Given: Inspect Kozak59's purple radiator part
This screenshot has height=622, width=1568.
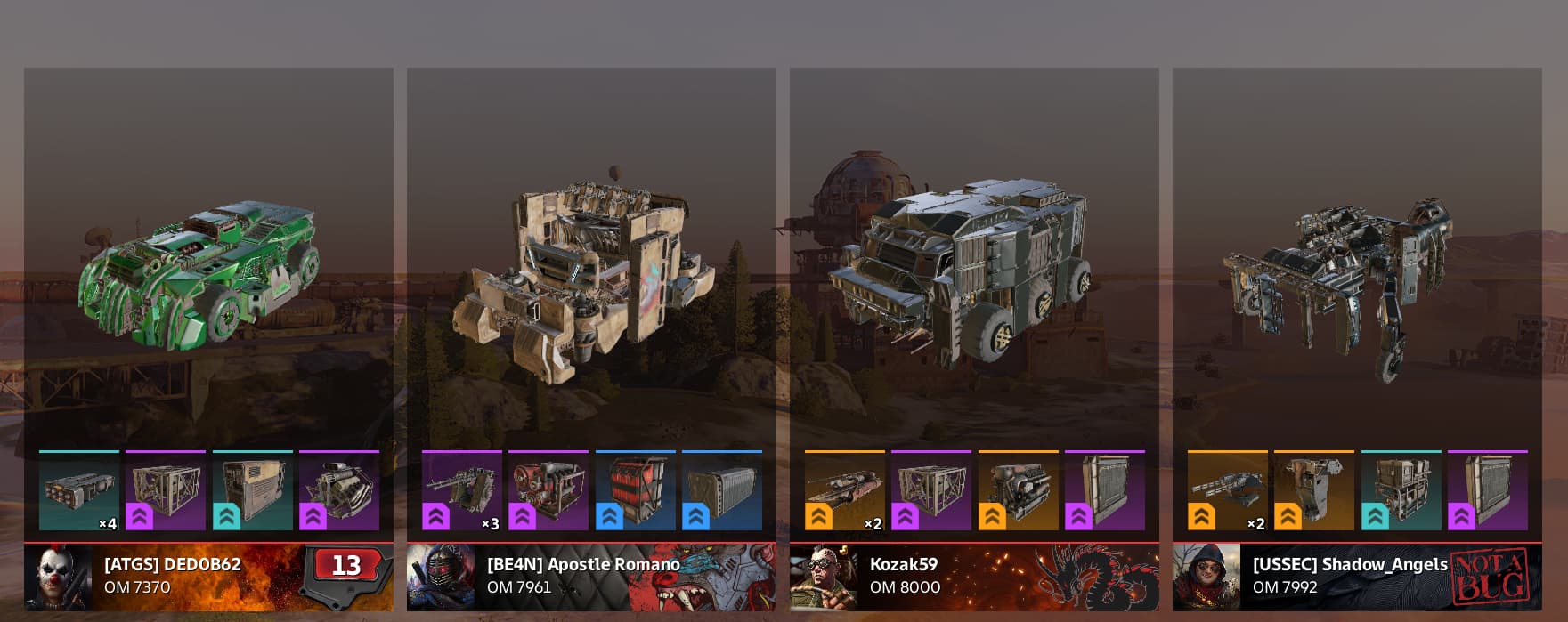Looking at the screenshot, I should coord(1105,490).
